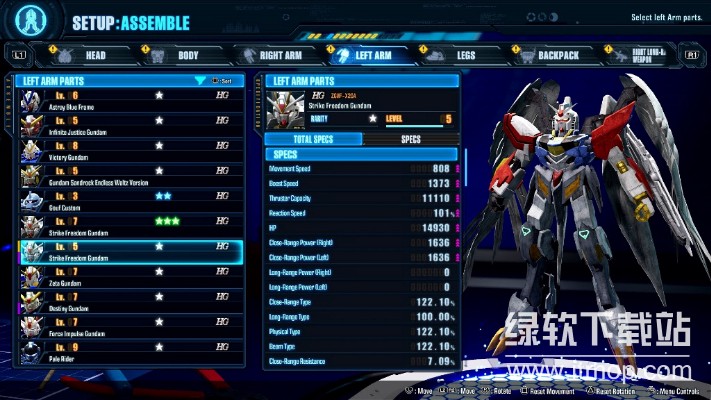Open the Sort option for the parts list
Image resolution: width=711 pixels, height=400 pixels.
coord(221,80)
